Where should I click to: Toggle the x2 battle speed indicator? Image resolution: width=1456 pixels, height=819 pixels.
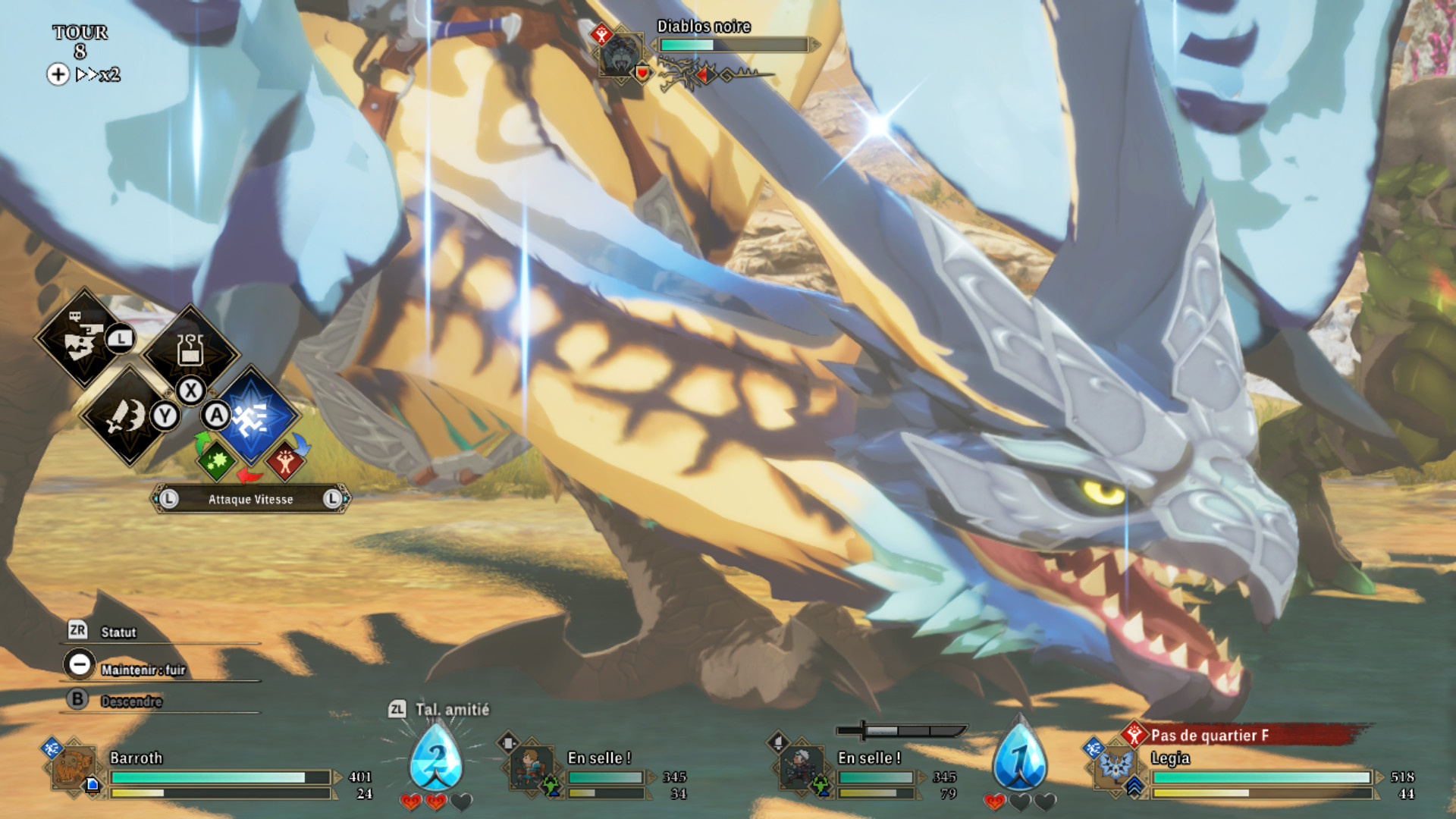click(x=99, y=74)
